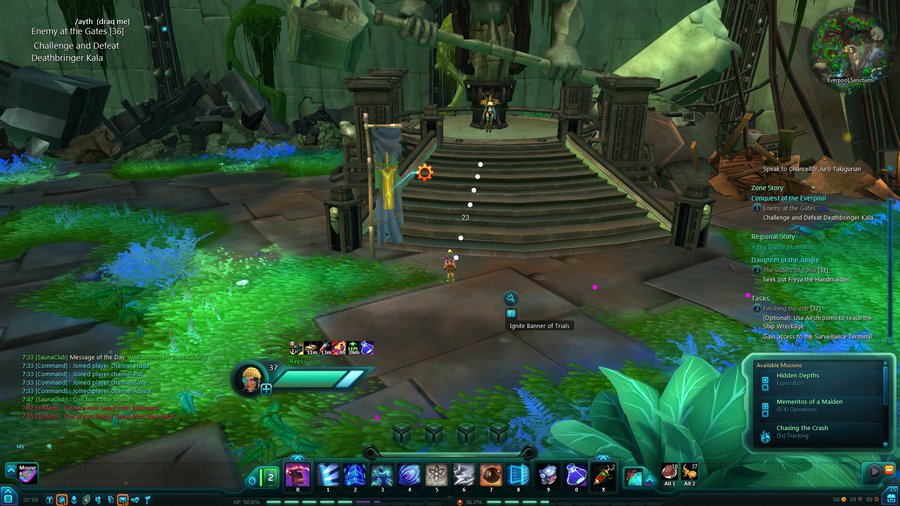Use the triple slash ability in slot 1
The width and height of the screenshot is (900, 506).
pyautogui.click(x=329, y=475)
